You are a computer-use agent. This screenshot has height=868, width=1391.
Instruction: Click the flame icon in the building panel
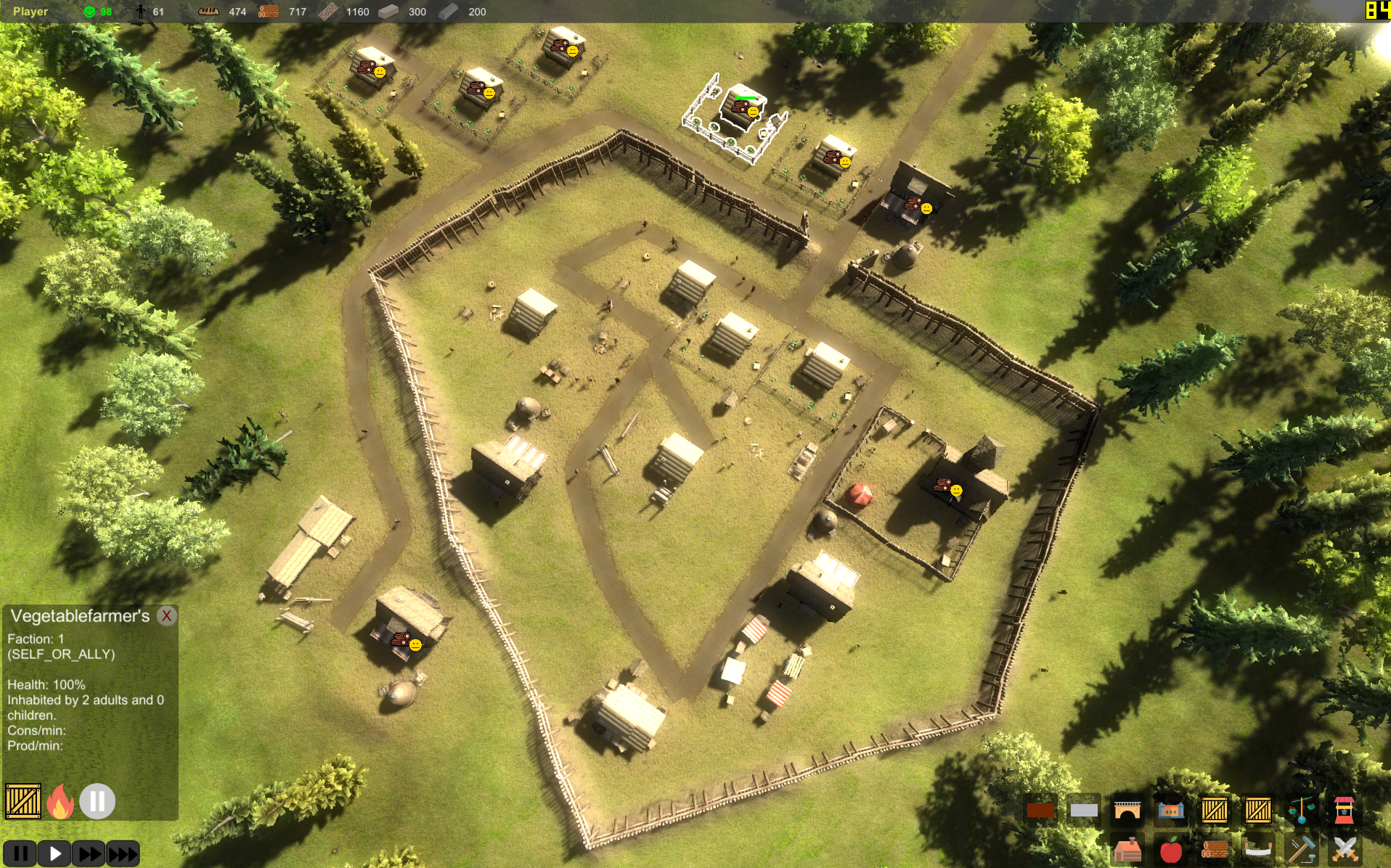pos(60,802)
